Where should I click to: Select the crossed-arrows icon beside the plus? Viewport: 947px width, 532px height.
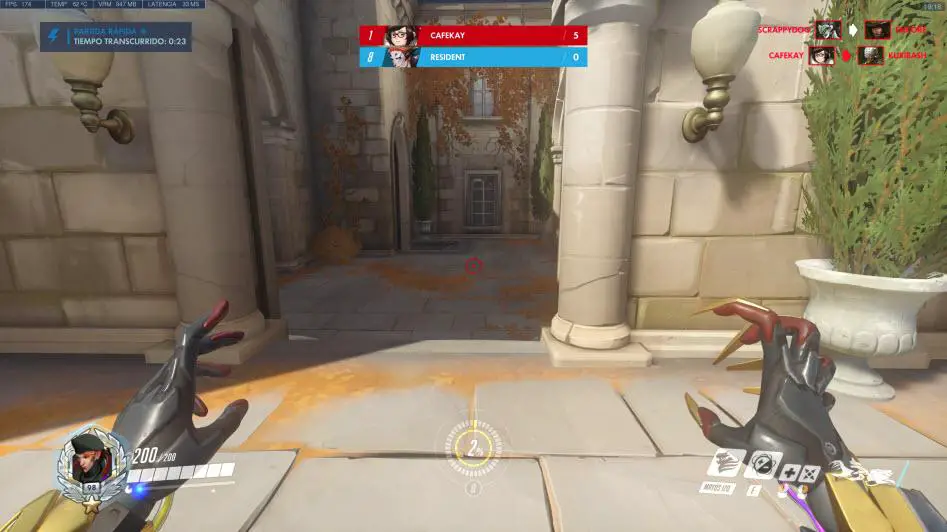[x=811, y=473]
